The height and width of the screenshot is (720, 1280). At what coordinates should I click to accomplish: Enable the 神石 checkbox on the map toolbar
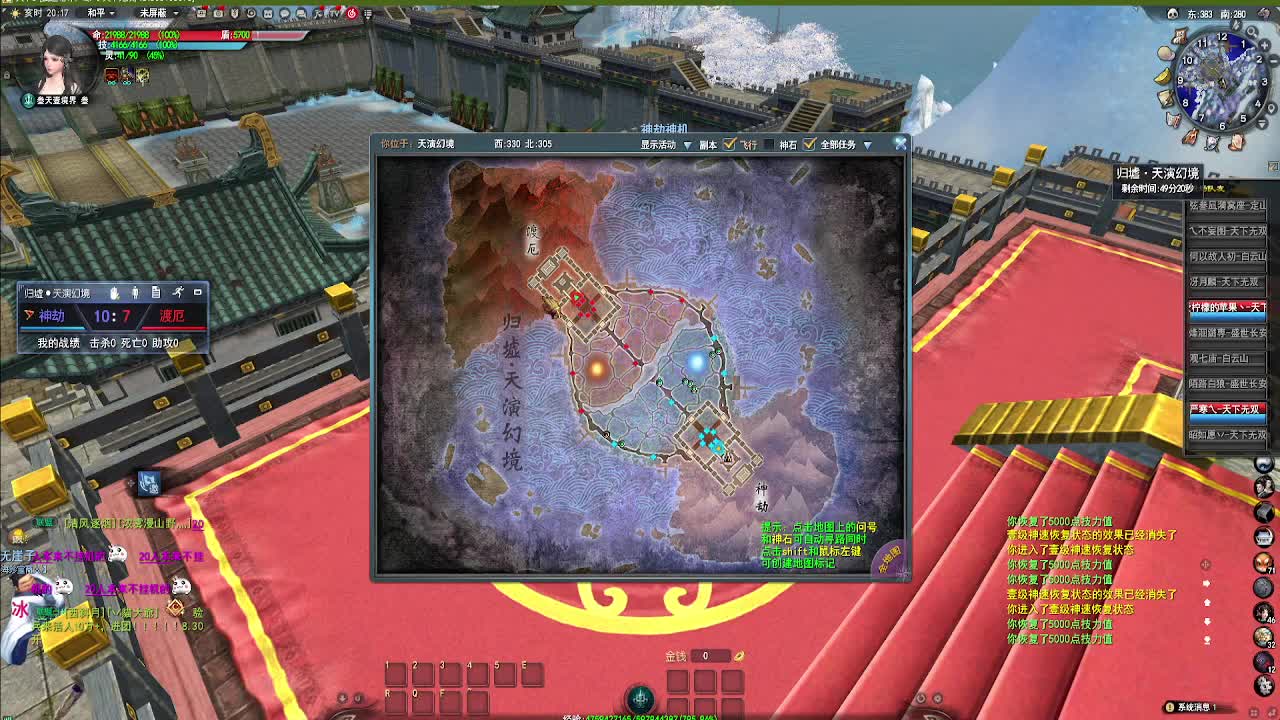[x=769, y=145]
